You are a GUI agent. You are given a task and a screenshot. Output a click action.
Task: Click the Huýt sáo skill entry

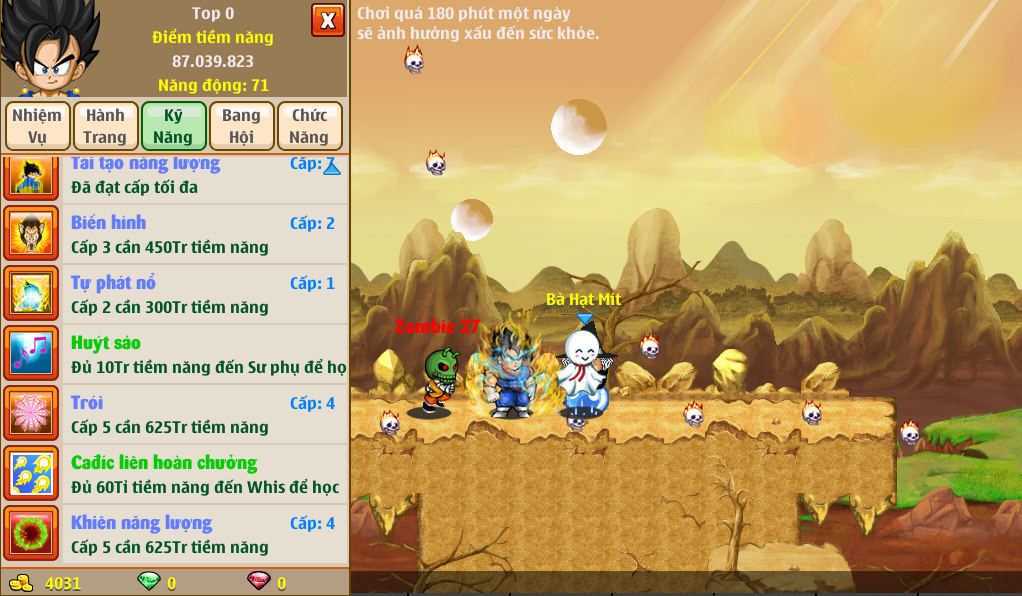(x=204, y=354)
